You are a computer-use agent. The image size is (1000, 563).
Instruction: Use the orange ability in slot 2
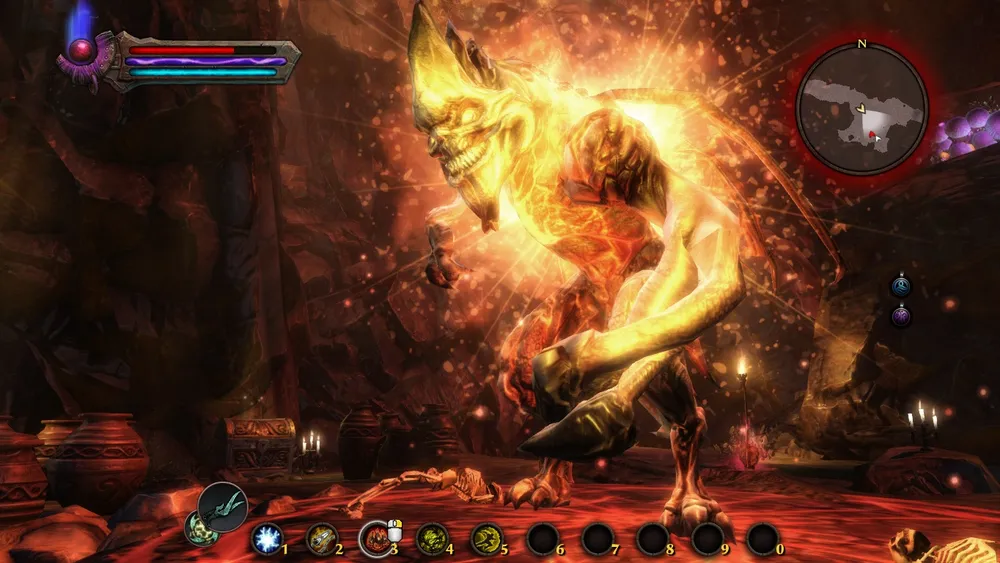click(321, 538)
